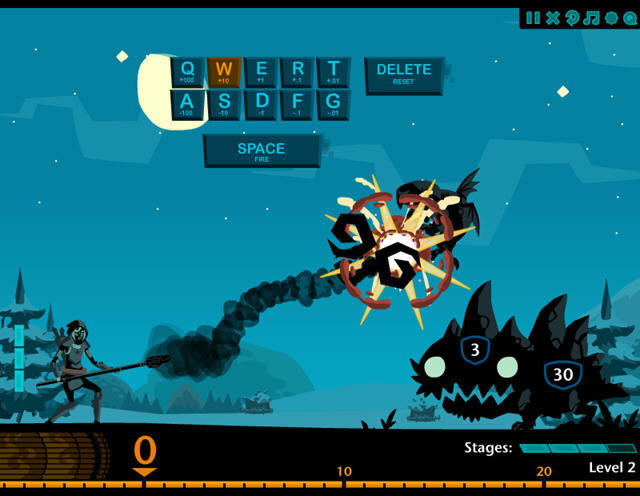Subtract 1 with the D tile
The height and width of the screenshot is (496, 640).
(261, 104)
